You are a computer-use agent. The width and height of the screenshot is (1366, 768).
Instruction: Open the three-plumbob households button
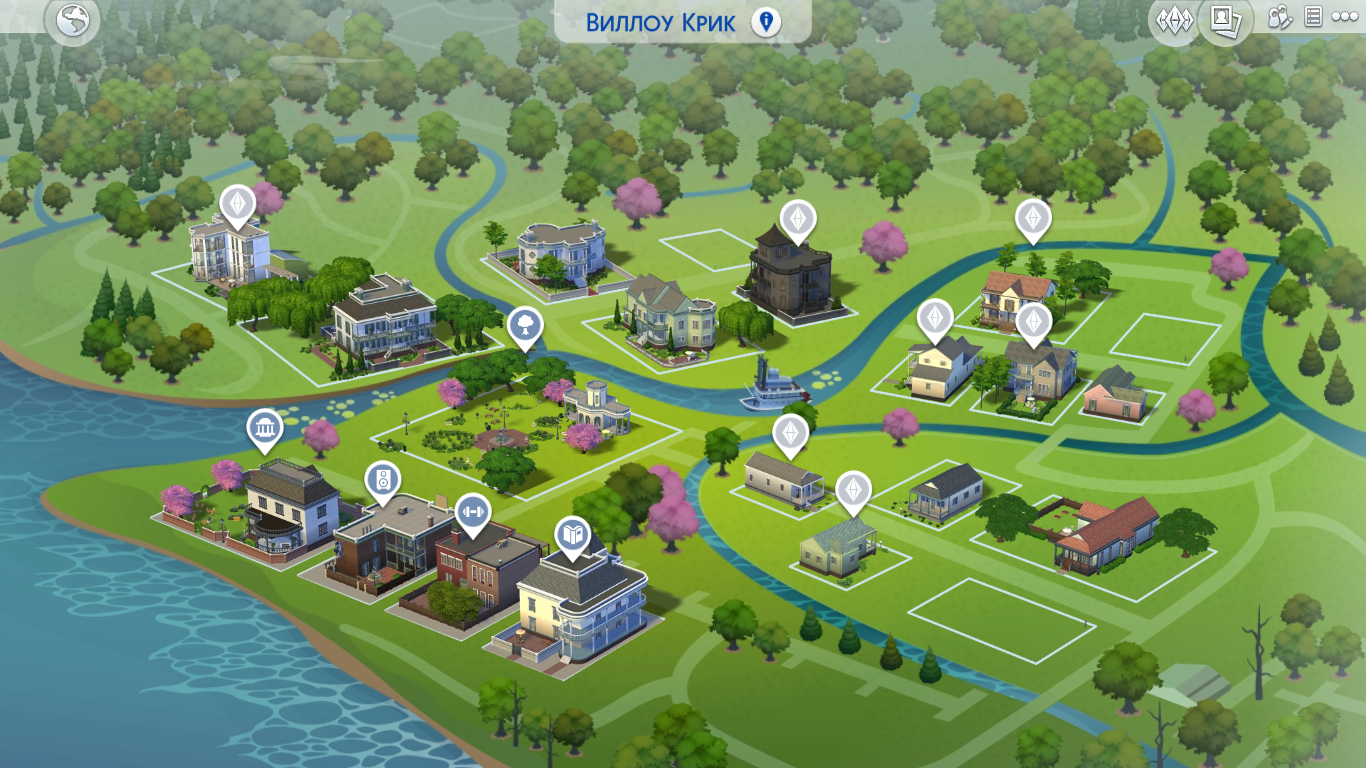(1174, 20)
